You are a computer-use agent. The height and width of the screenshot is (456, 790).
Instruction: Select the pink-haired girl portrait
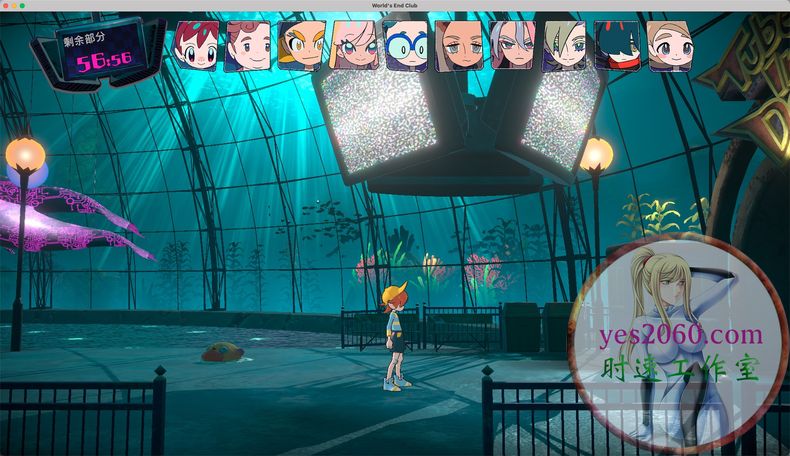(353, 45)
